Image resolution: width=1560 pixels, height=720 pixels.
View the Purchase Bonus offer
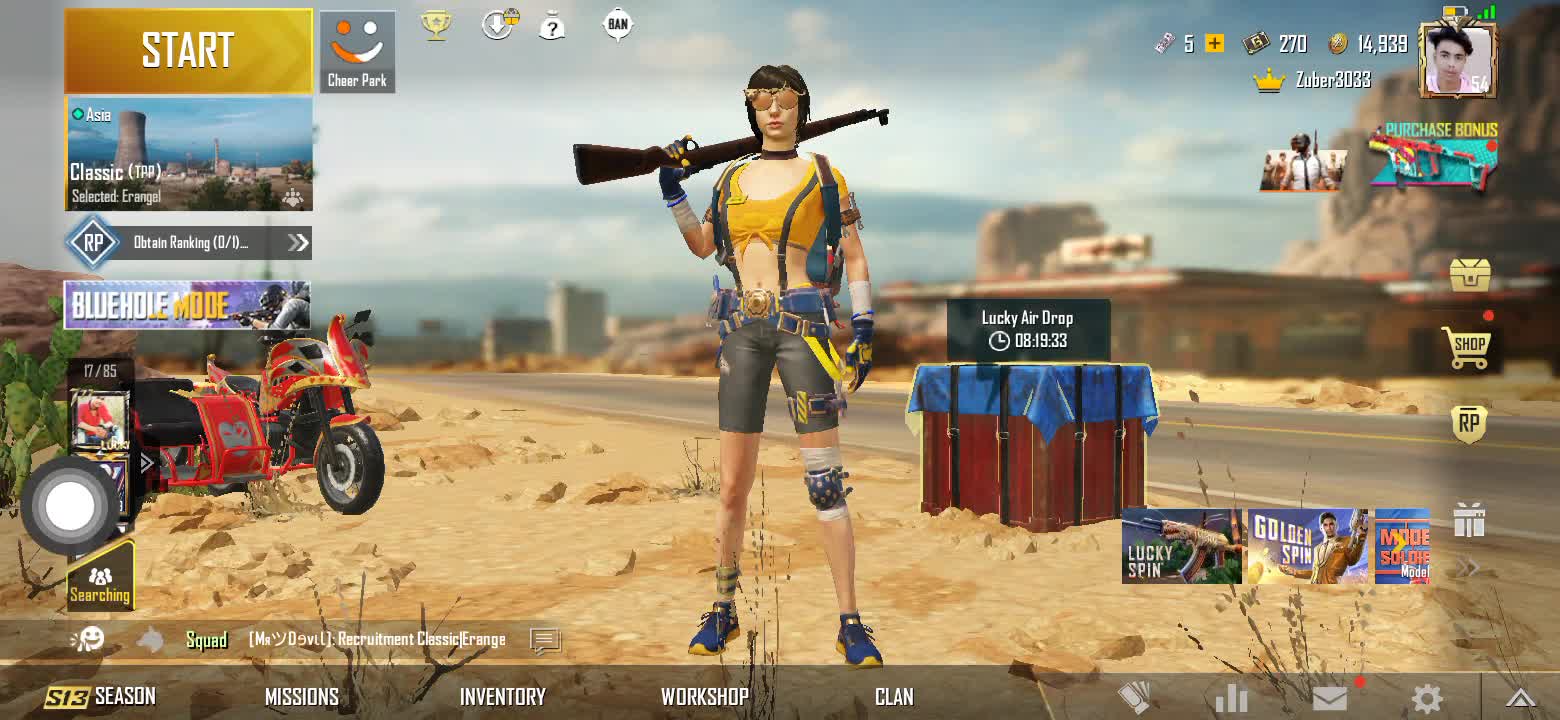tap(1433, 158)
